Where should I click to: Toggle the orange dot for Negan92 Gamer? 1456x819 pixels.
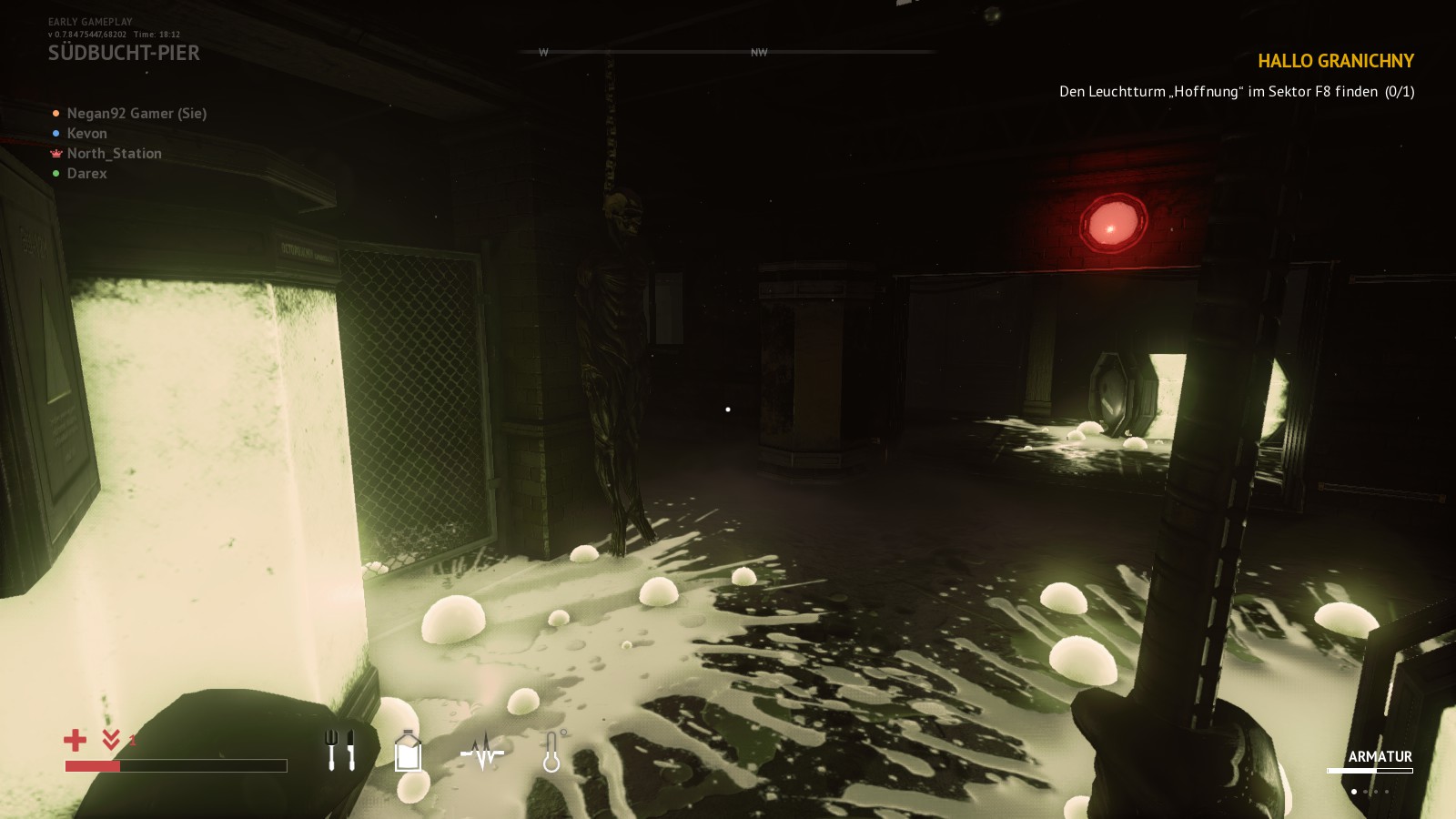[55, 113]
